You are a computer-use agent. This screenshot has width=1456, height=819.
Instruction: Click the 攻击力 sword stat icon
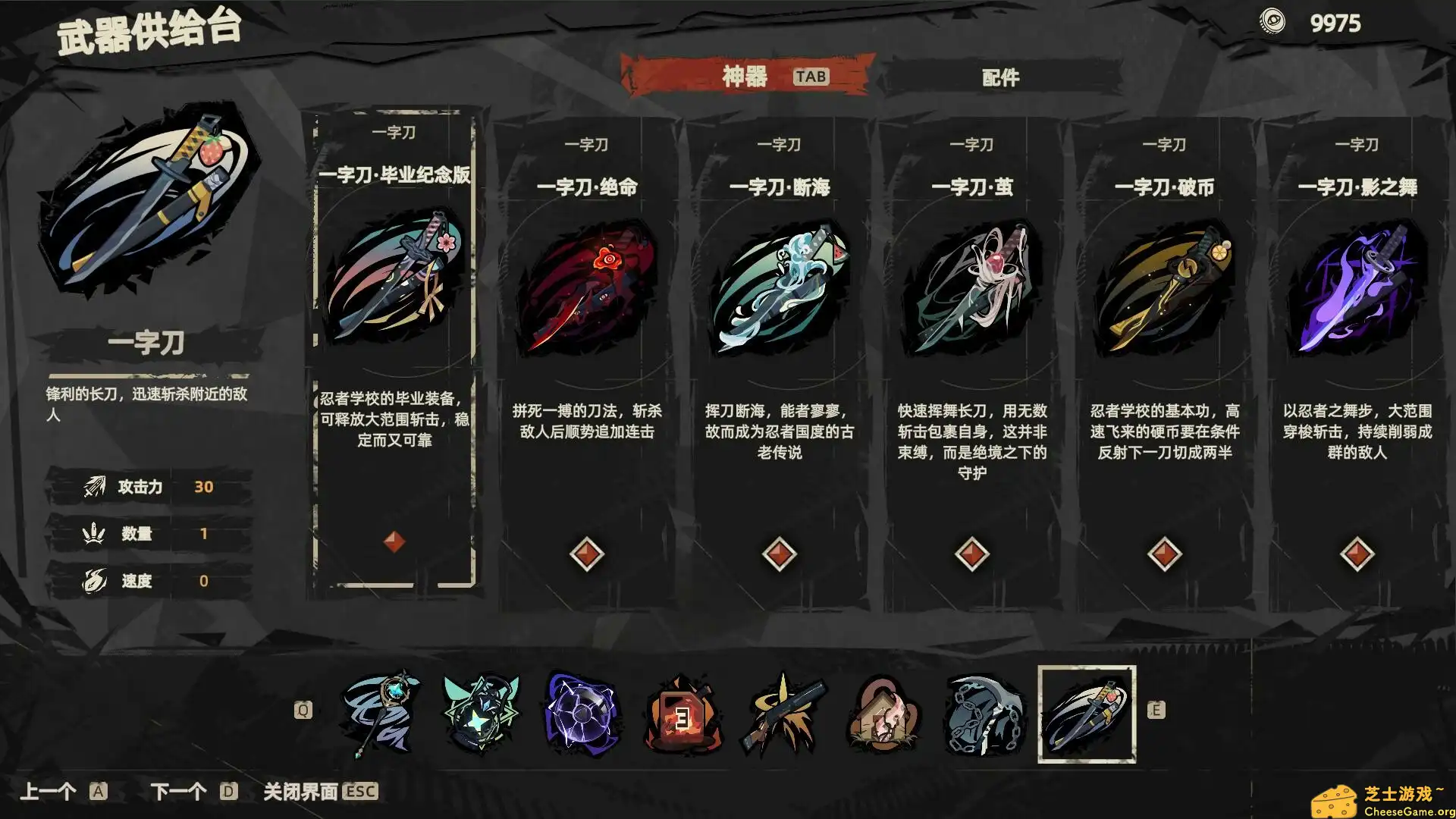[x=94, y=487]
